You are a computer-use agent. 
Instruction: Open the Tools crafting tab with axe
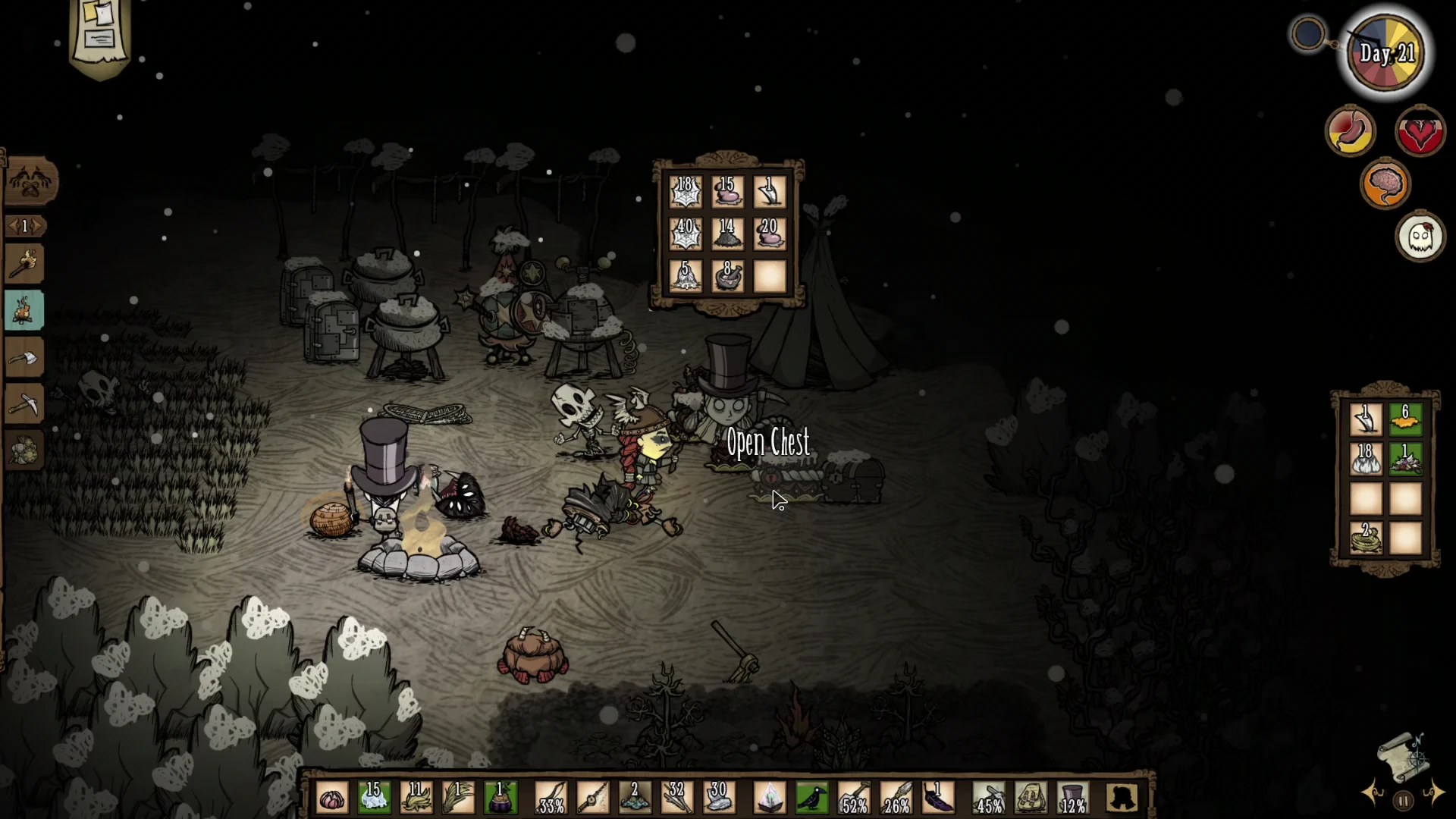click(25, 358)
